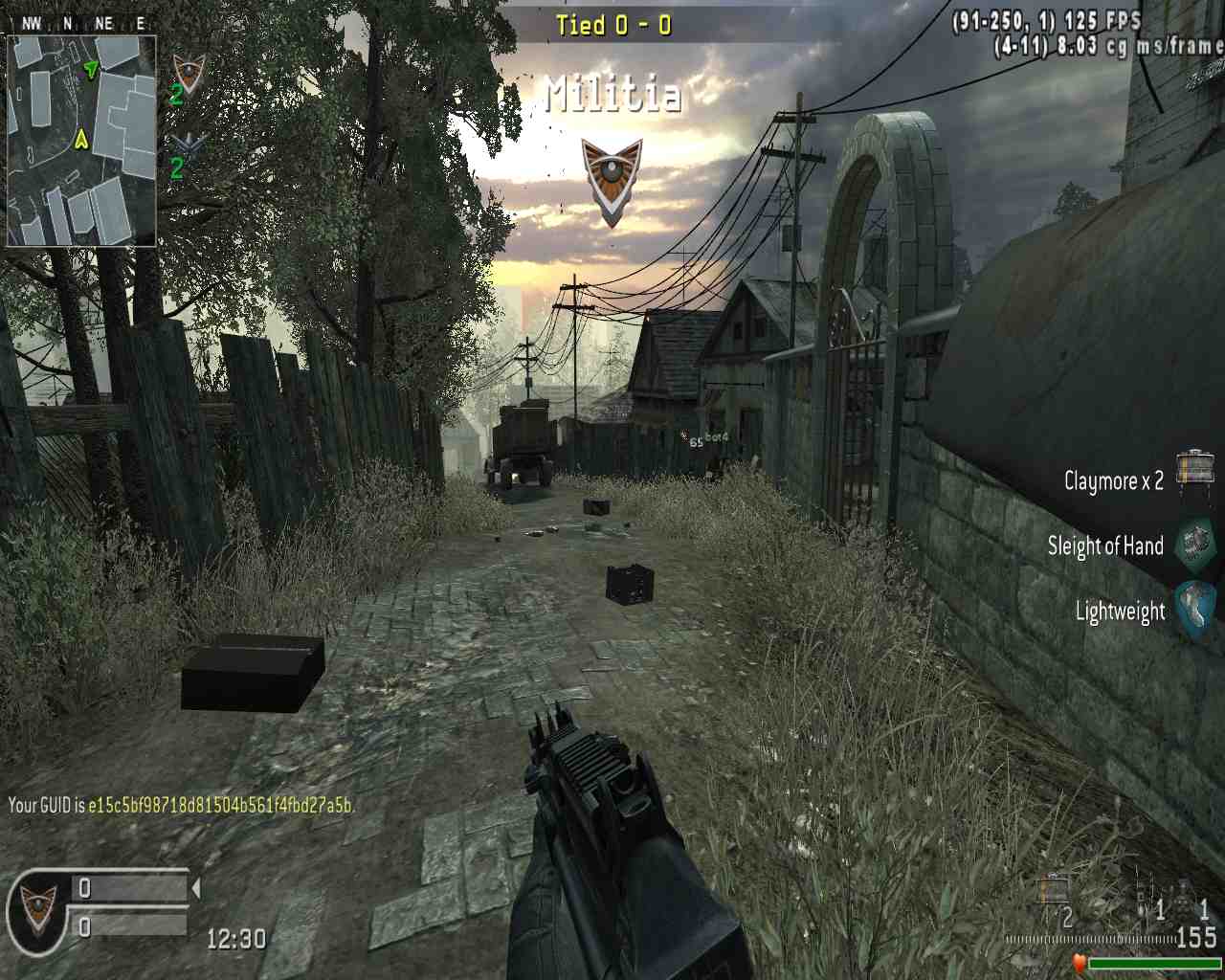The image size is (1225, 980).
Task: Click the grey winged team icon beside the minimap
Action: [x=189, y=145]
